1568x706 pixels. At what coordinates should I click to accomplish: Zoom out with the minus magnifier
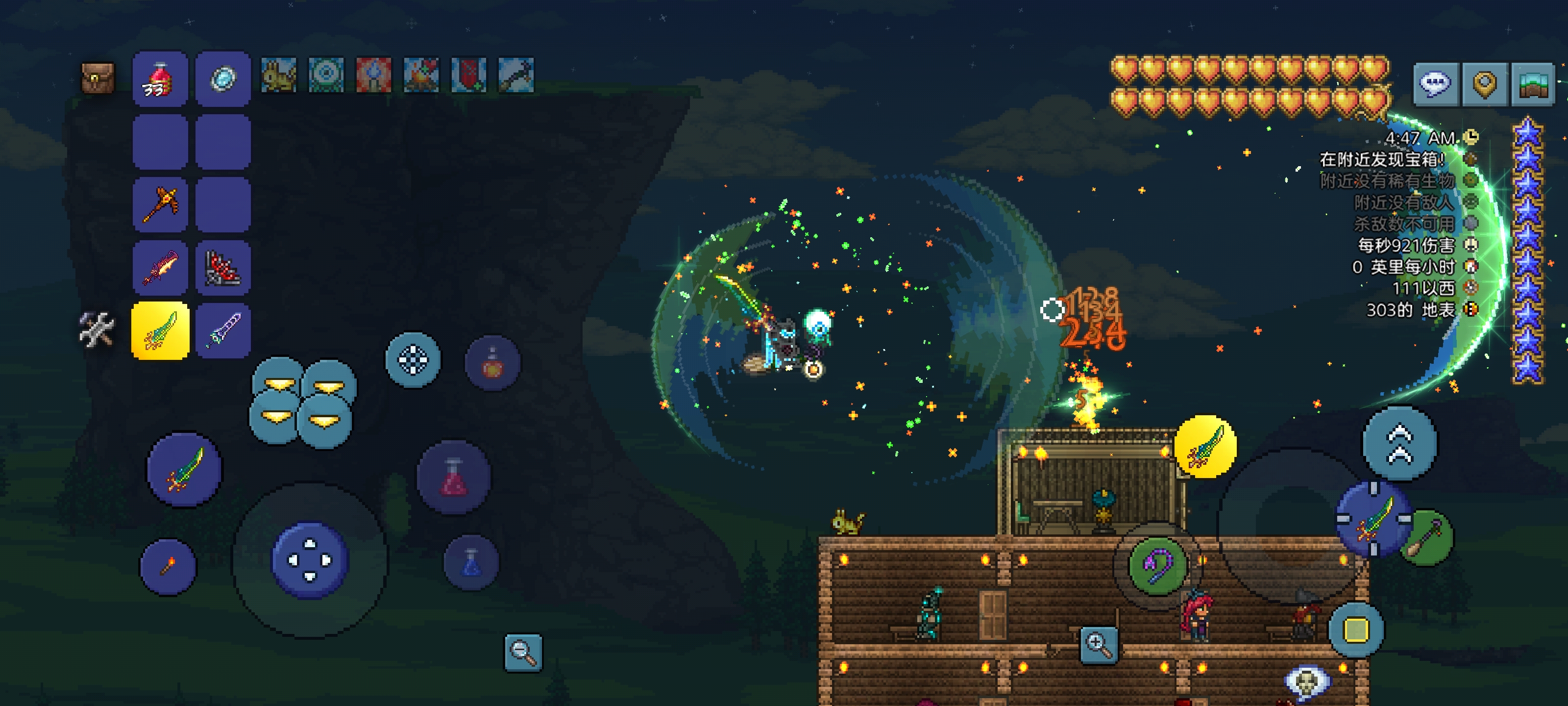coord(523,653)
